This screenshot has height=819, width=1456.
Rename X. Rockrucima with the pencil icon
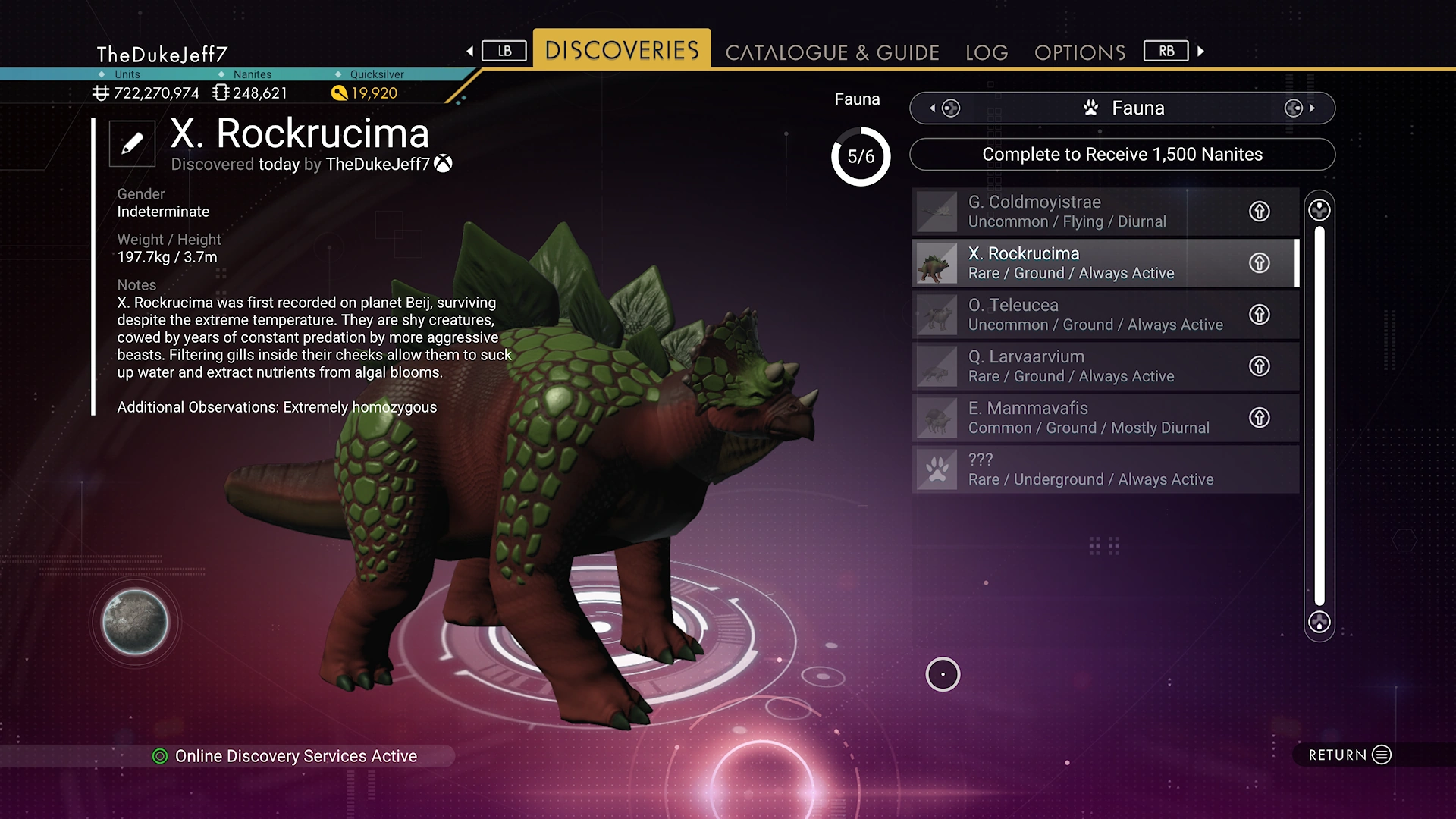point(132,143)
